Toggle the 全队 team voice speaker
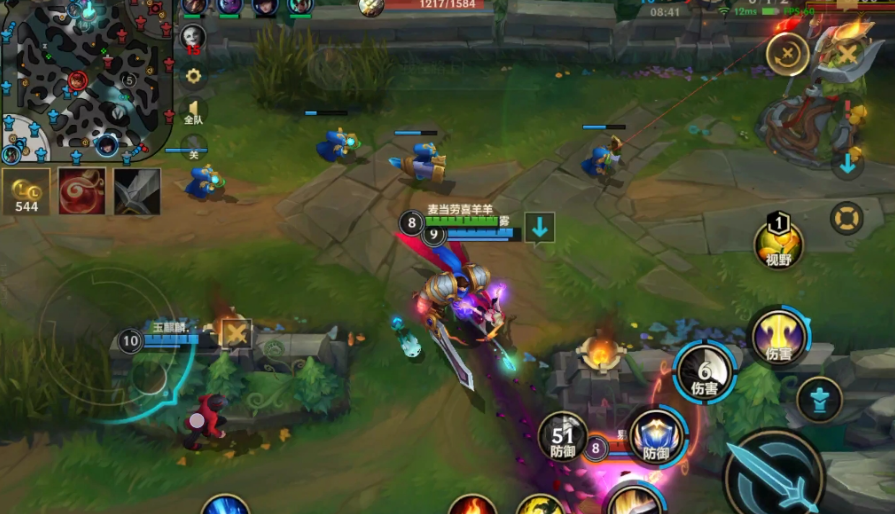The image size is (895, 514). pos(193,110)
